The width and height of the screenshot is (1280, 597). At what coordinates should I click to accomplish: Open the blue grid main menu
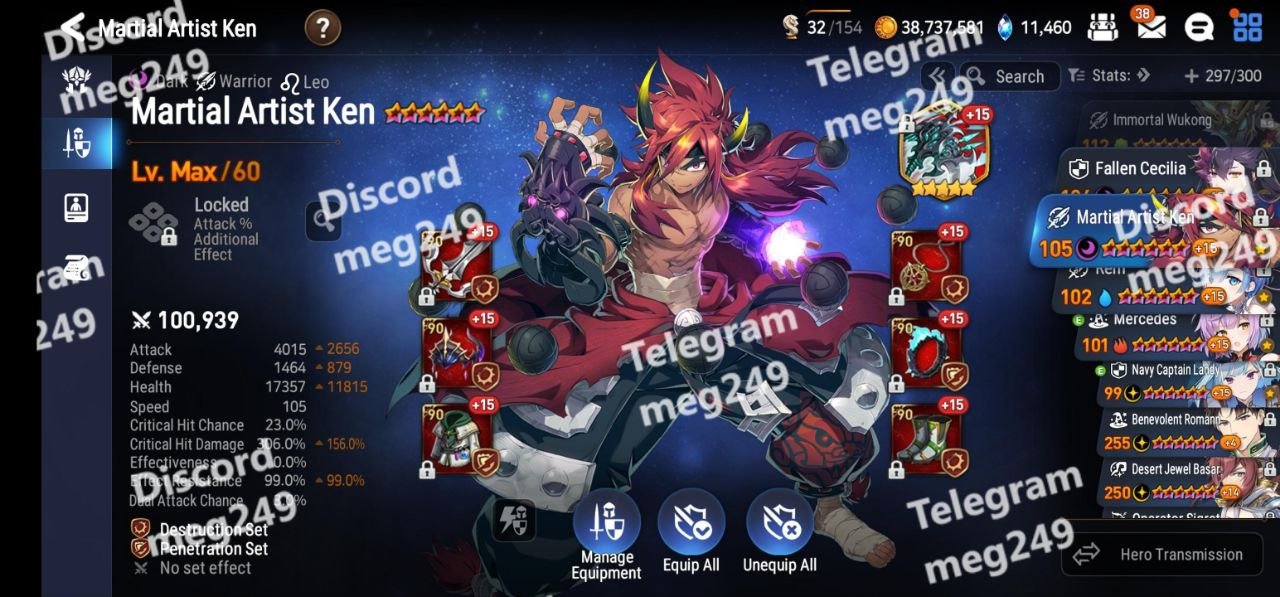(x=1247, y=27)
